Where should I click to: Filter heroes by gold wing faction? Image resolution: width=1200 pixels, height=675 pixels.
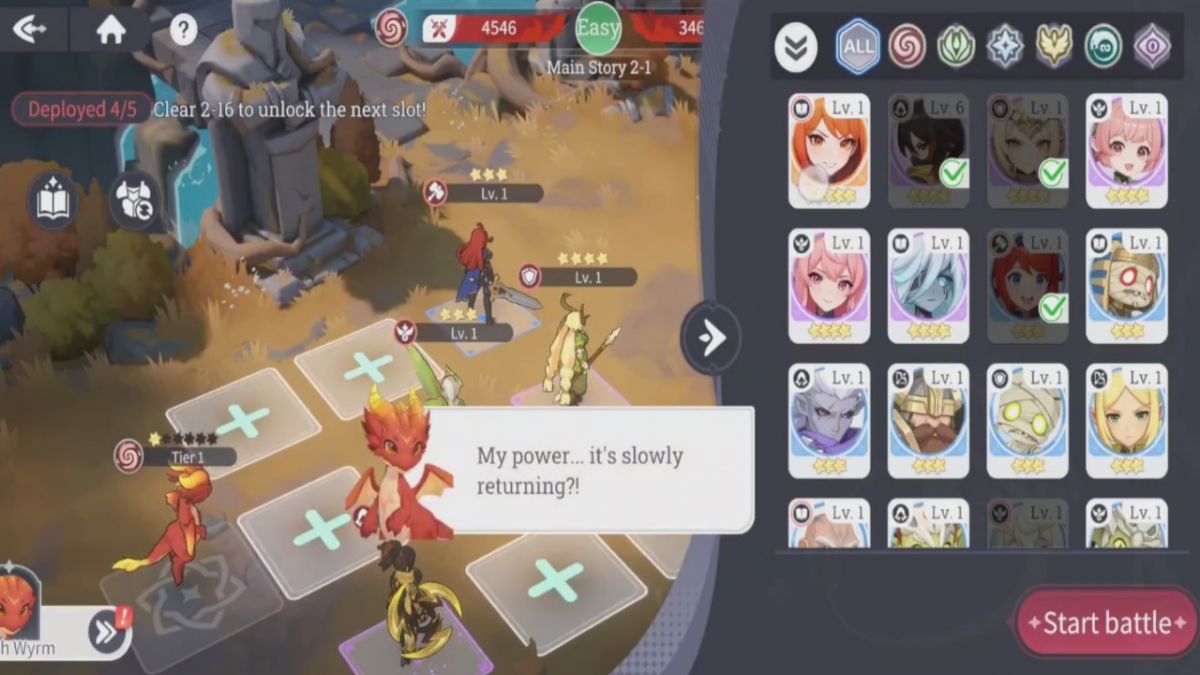pos(1054,46)
